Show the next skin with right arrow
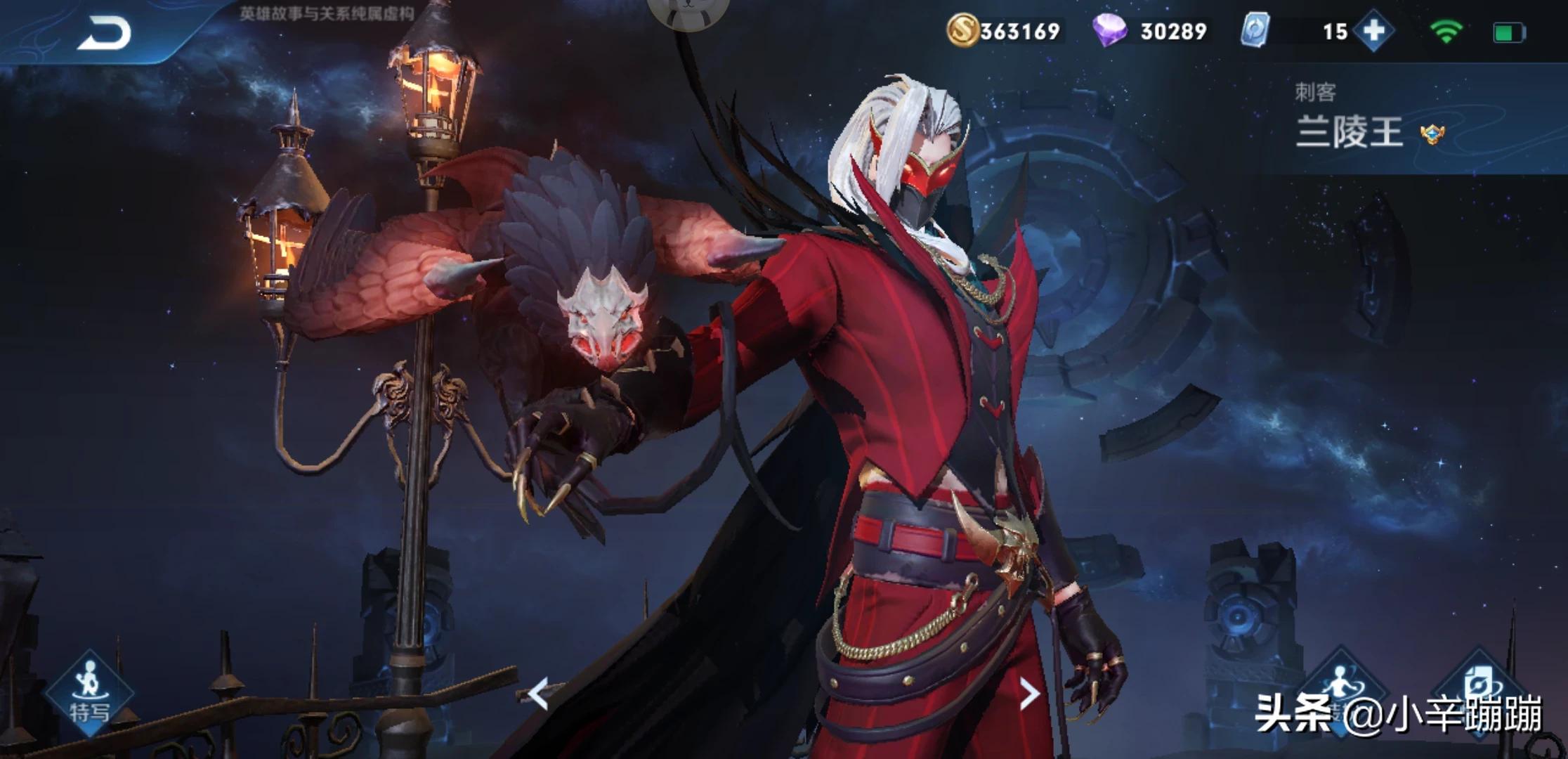Viewport: 1568px width, 759px height. coord(1028,694)
